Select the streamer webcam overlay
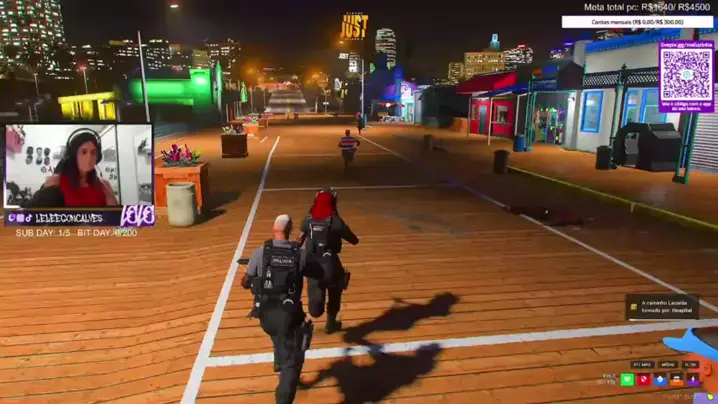718x404 pixels. point(78,165)
